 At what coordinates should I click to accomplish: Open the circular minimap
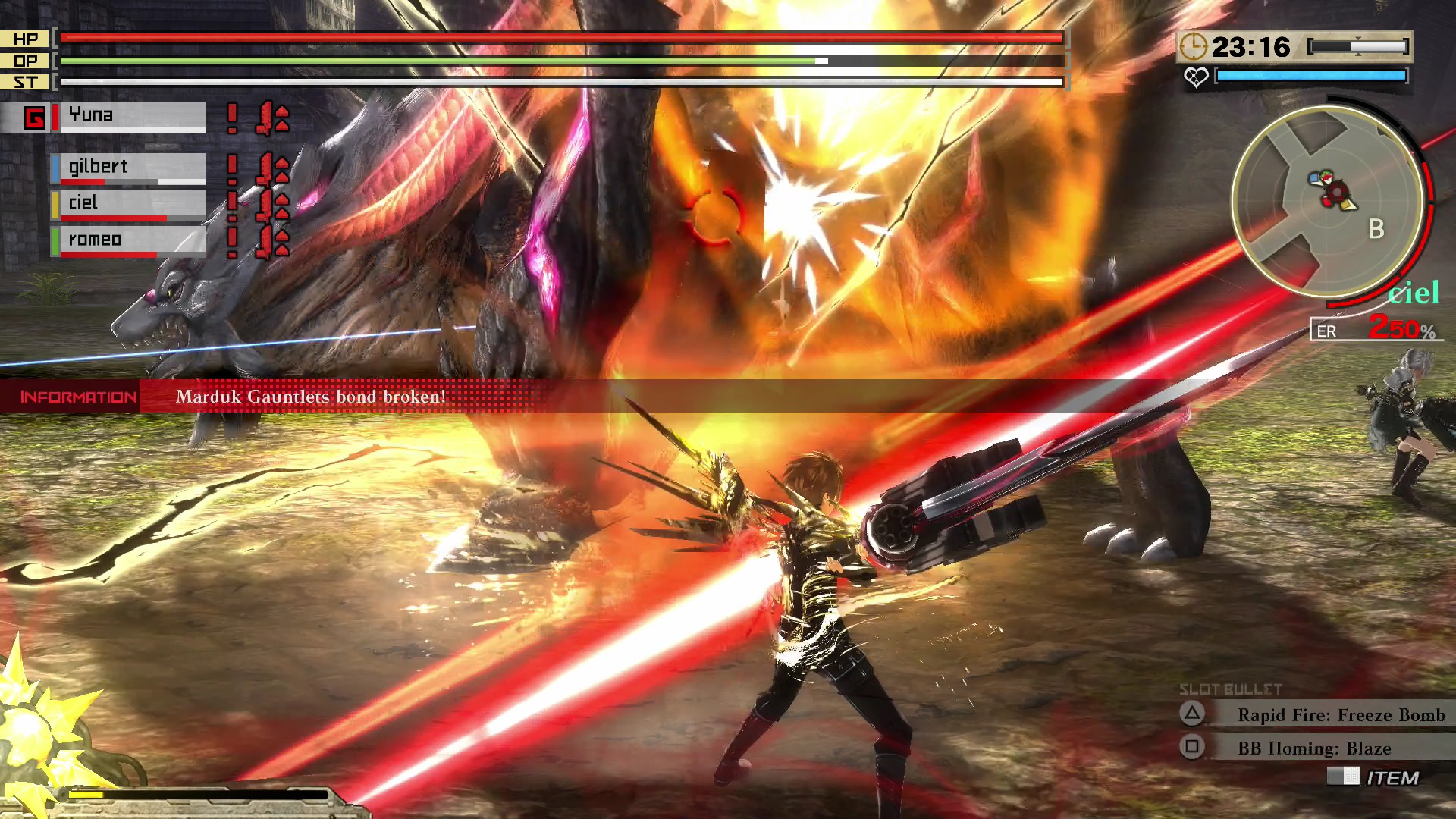[x=1327, y=201]
